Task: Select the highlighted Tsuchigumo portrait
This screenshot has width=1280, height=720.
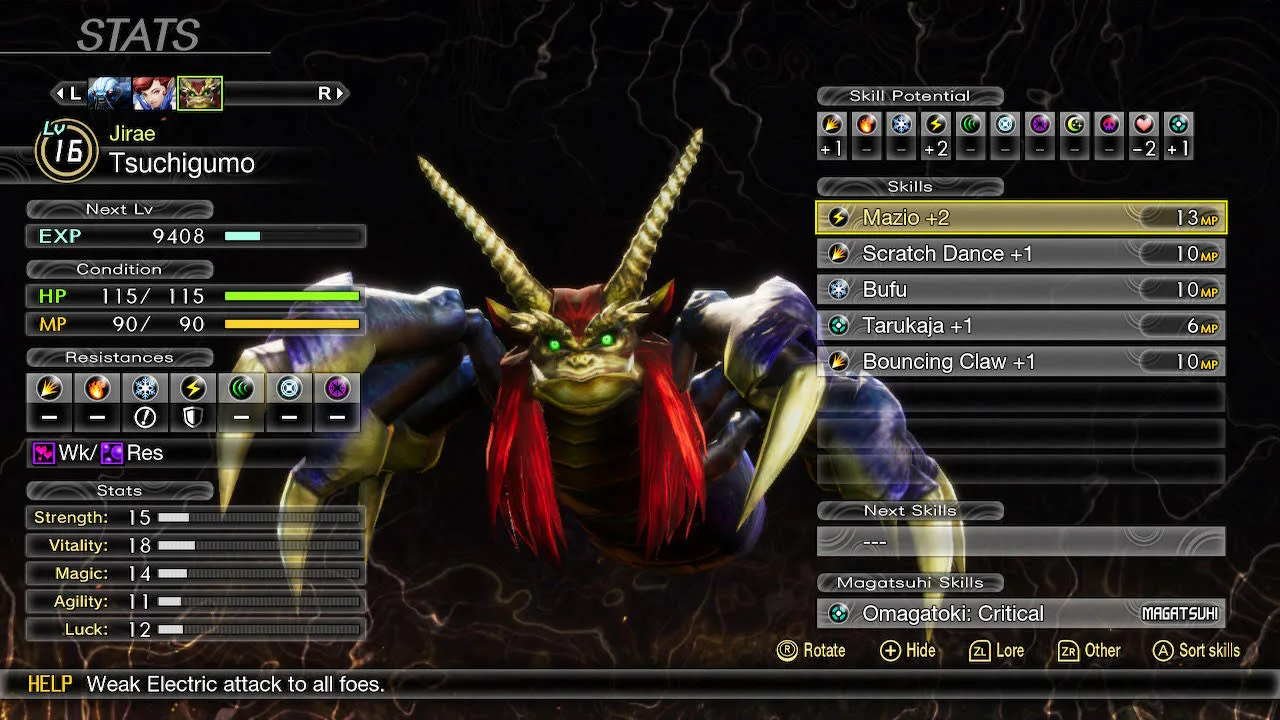Action: click(200, 94)
